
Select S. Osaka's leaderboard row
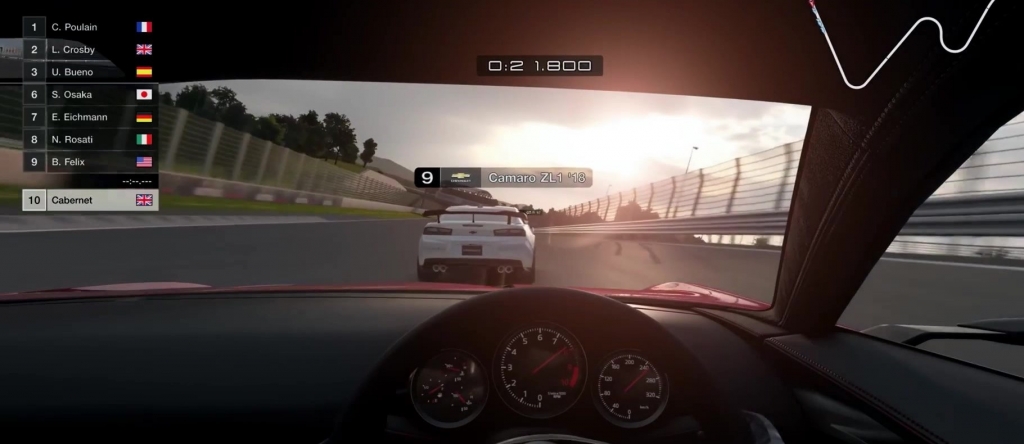point(90,95)
